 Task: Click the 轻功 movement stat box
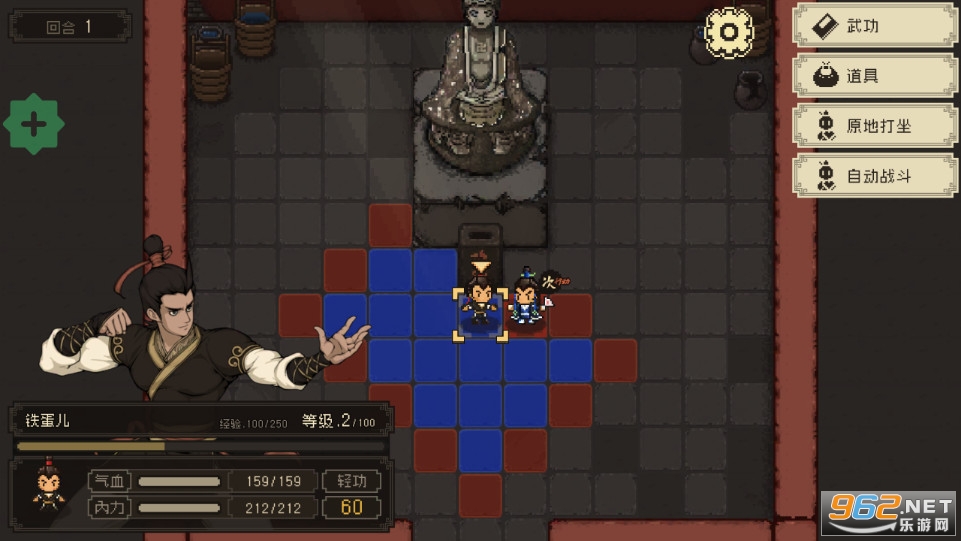click(x=352, y=481)
